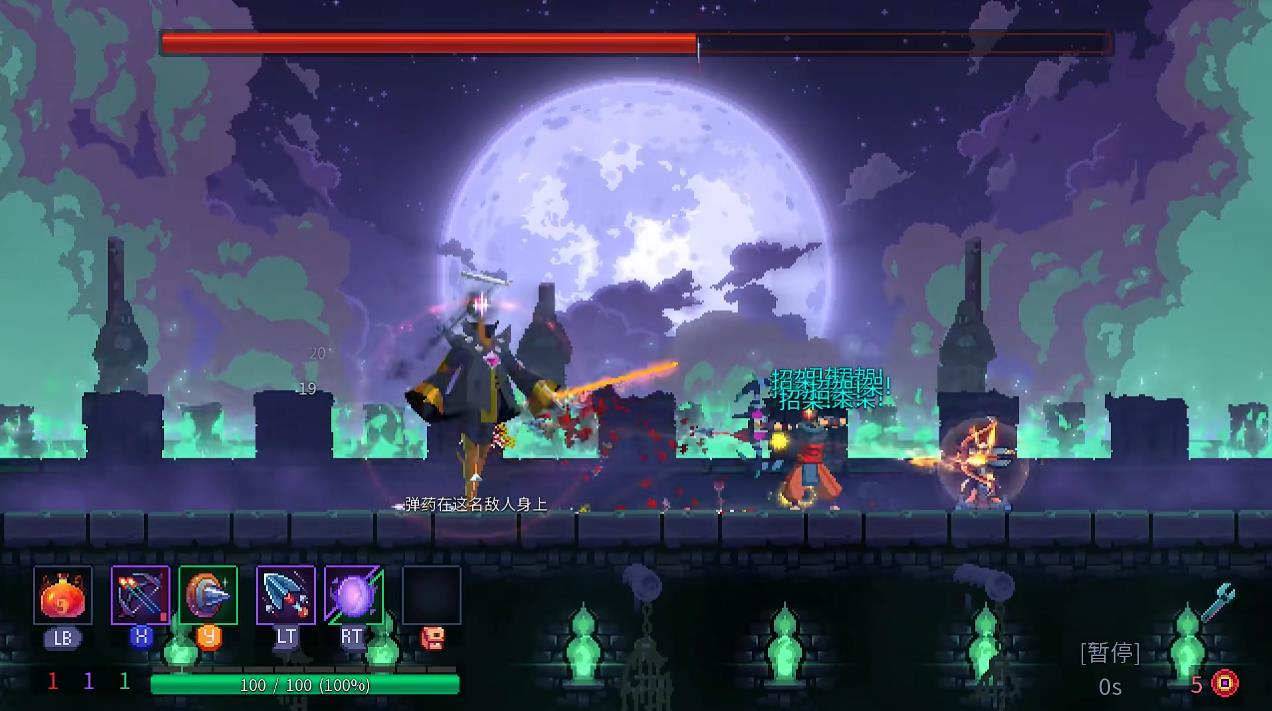
Task: Select the spiked shield weapon slot
Action: pos(208,596)
